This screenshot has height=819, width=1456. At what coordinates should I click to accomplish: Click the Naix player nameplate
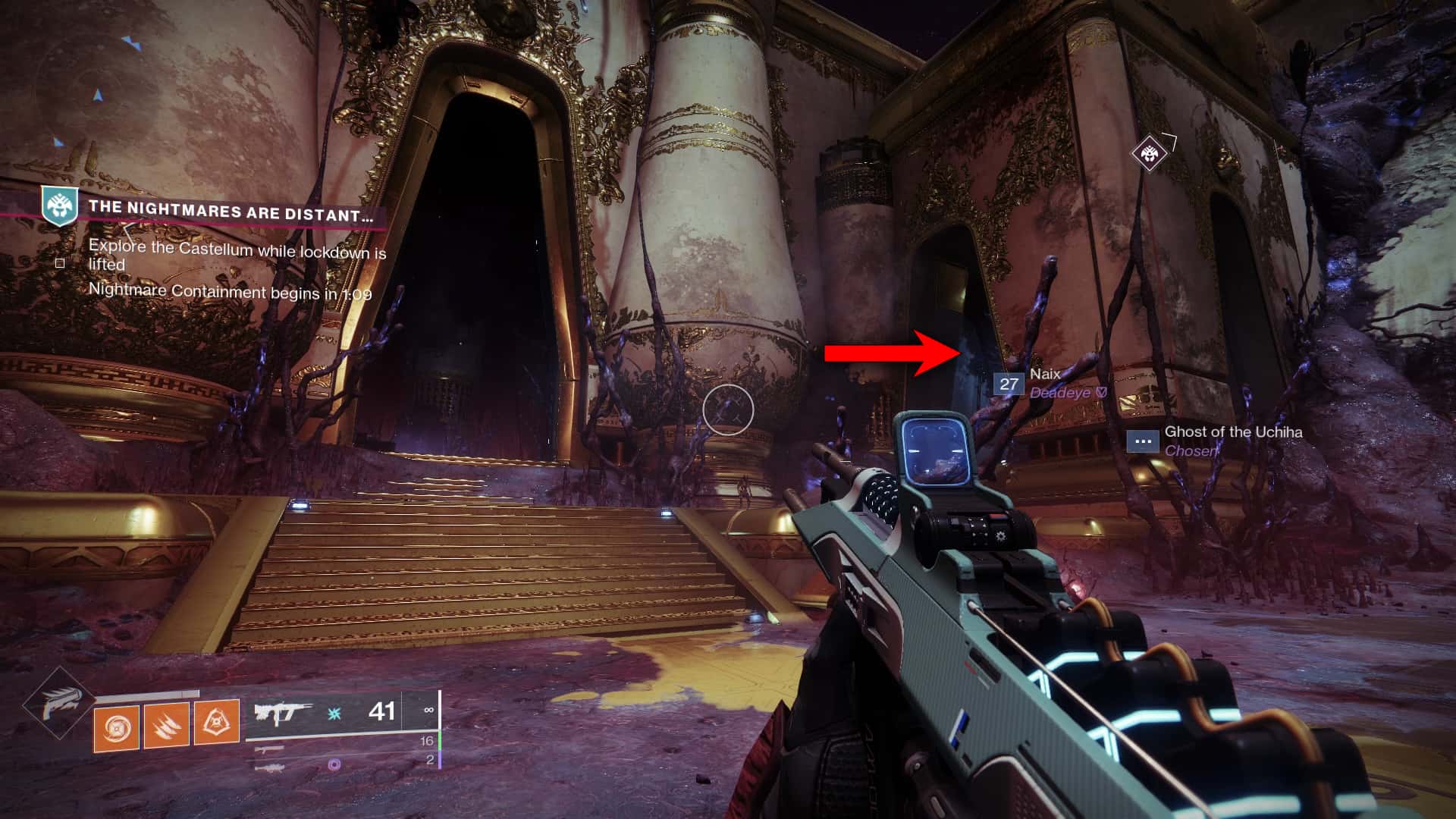tap(1045, 374)
